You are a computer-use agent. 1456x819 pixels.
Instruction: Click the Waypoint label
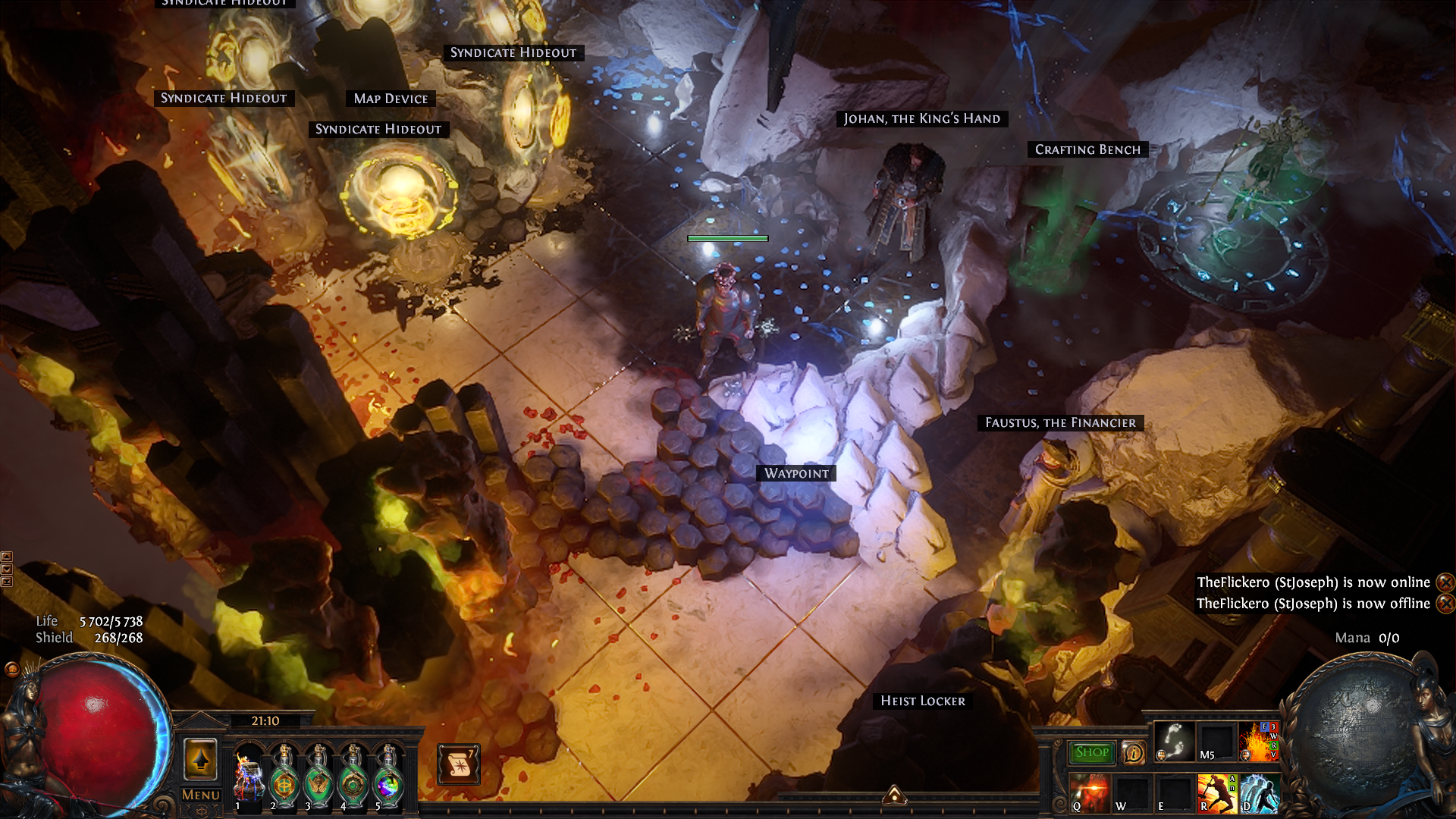[x=796, y=473]
